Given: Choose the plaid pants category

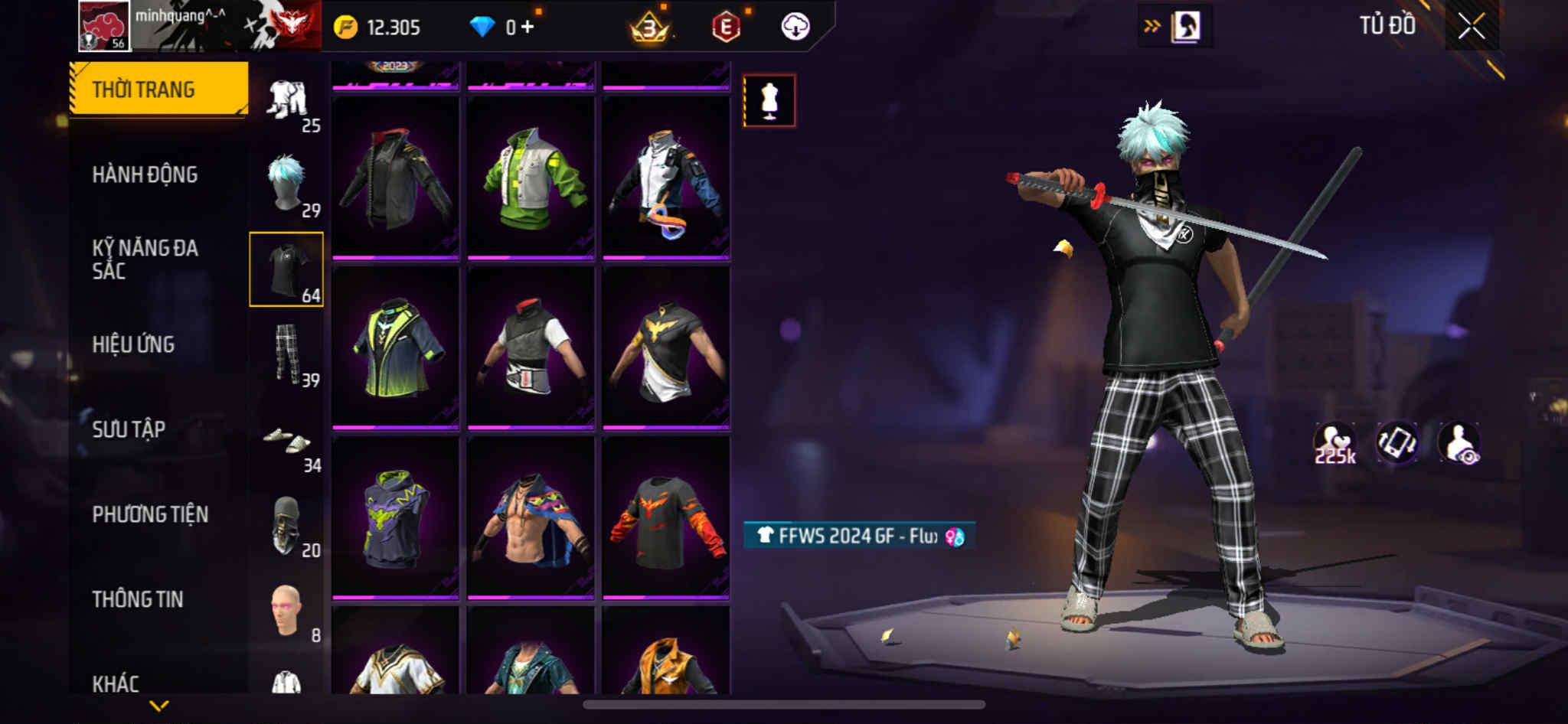Looking at the screenshot, I should tap(287, 354).
